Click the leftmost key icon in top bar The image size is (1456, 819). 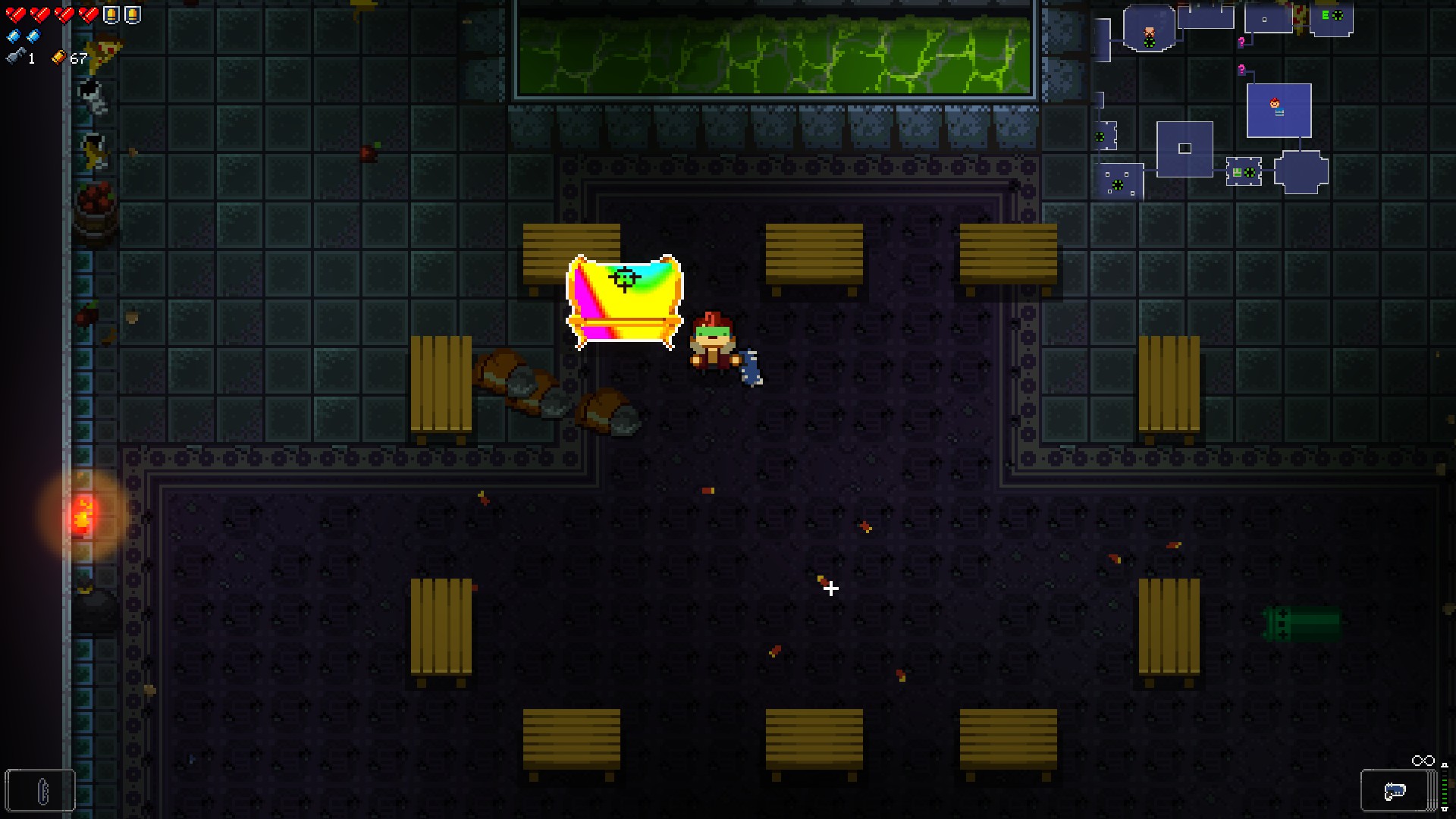click(x=112, y=14)
